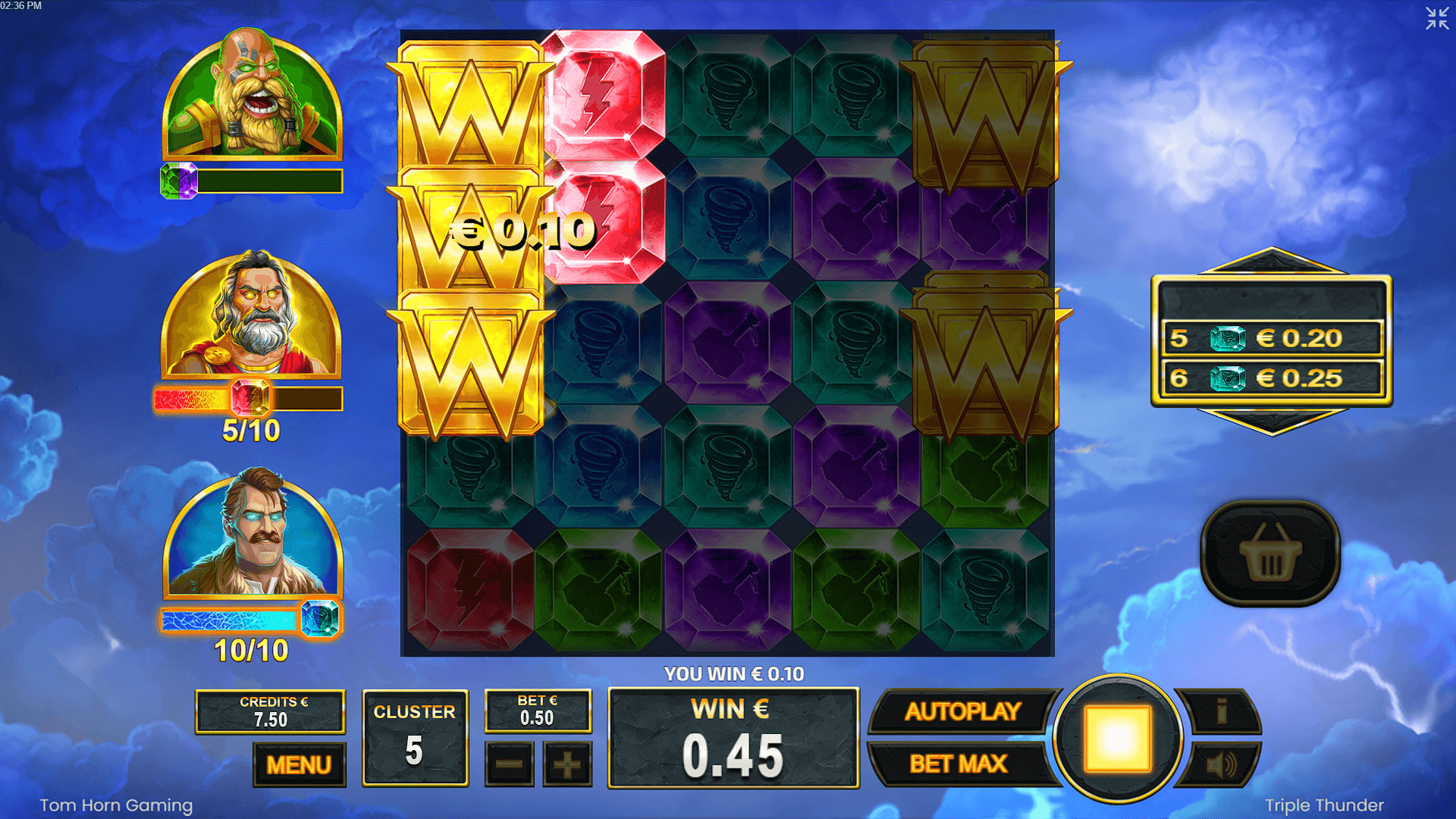Increase the bet amount
This screenshot has height=819, width=1456.
[565, 764]
